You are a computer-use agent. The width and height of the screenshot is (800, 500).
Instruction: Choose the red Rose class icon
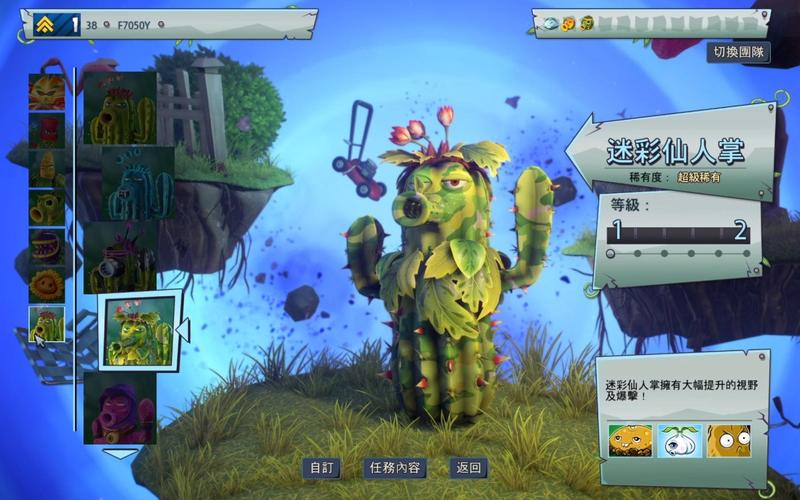[x=47, y=130]
